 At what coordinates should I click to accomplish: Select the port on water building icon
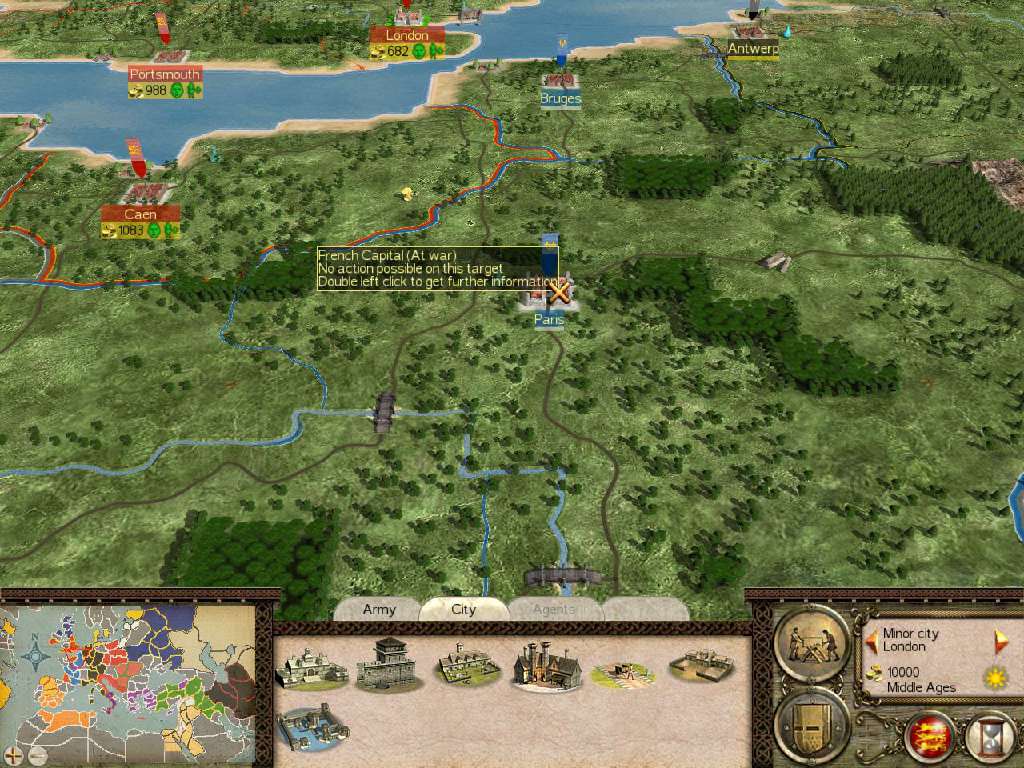pos(312,727)
